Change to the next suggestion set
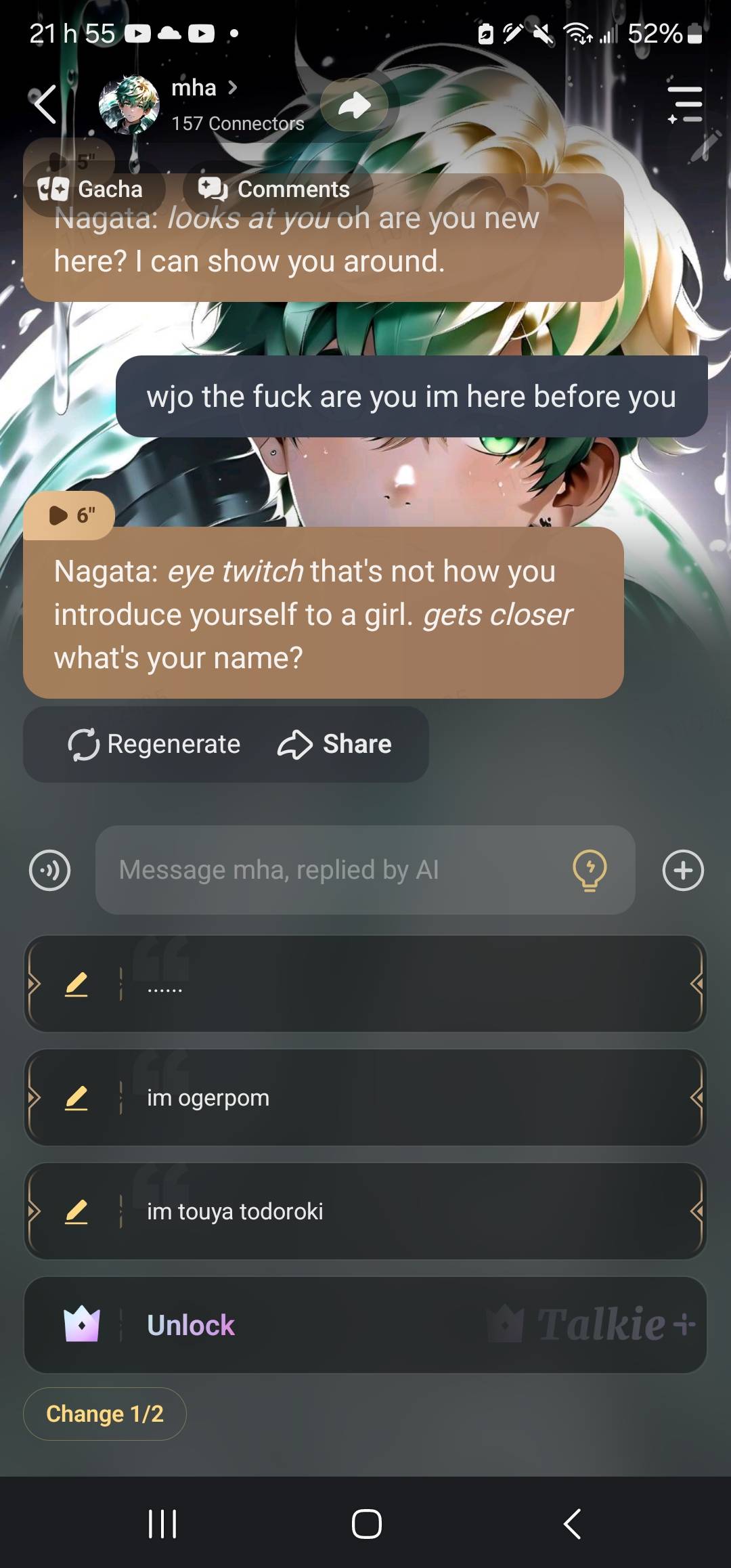 105,1414
